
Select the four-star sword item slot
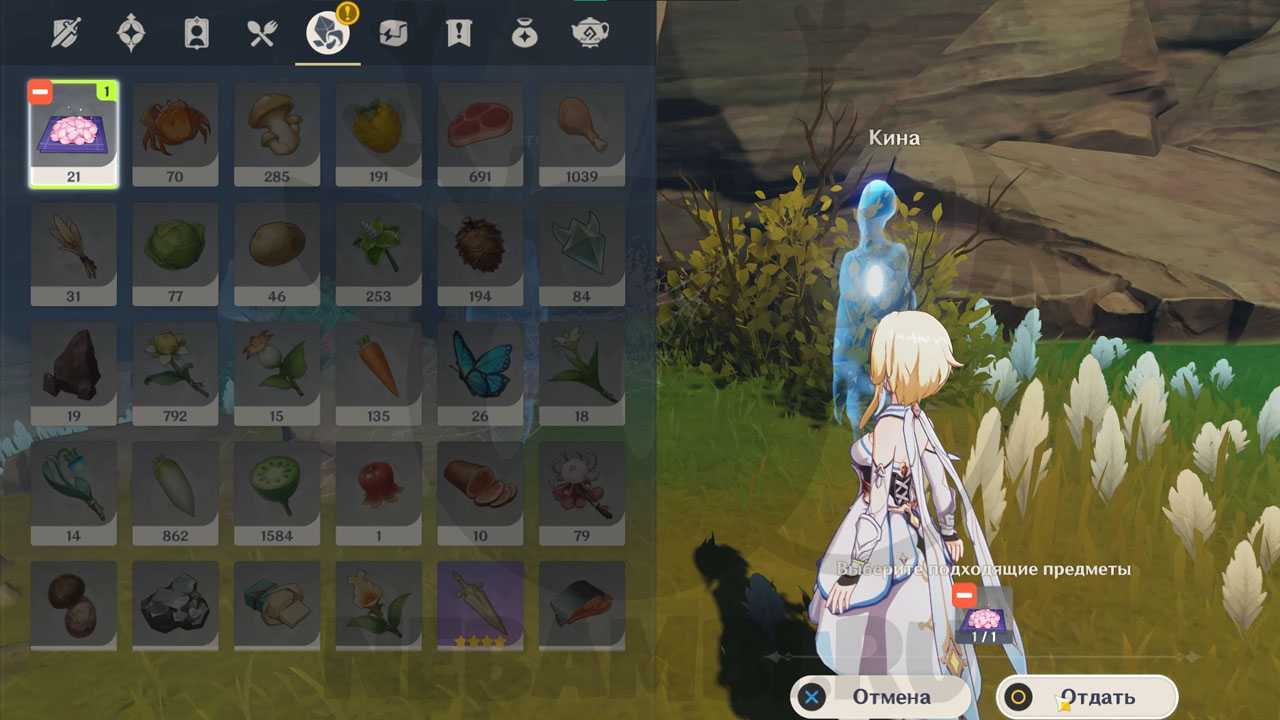pyautogui.click(x=480, y=606)
